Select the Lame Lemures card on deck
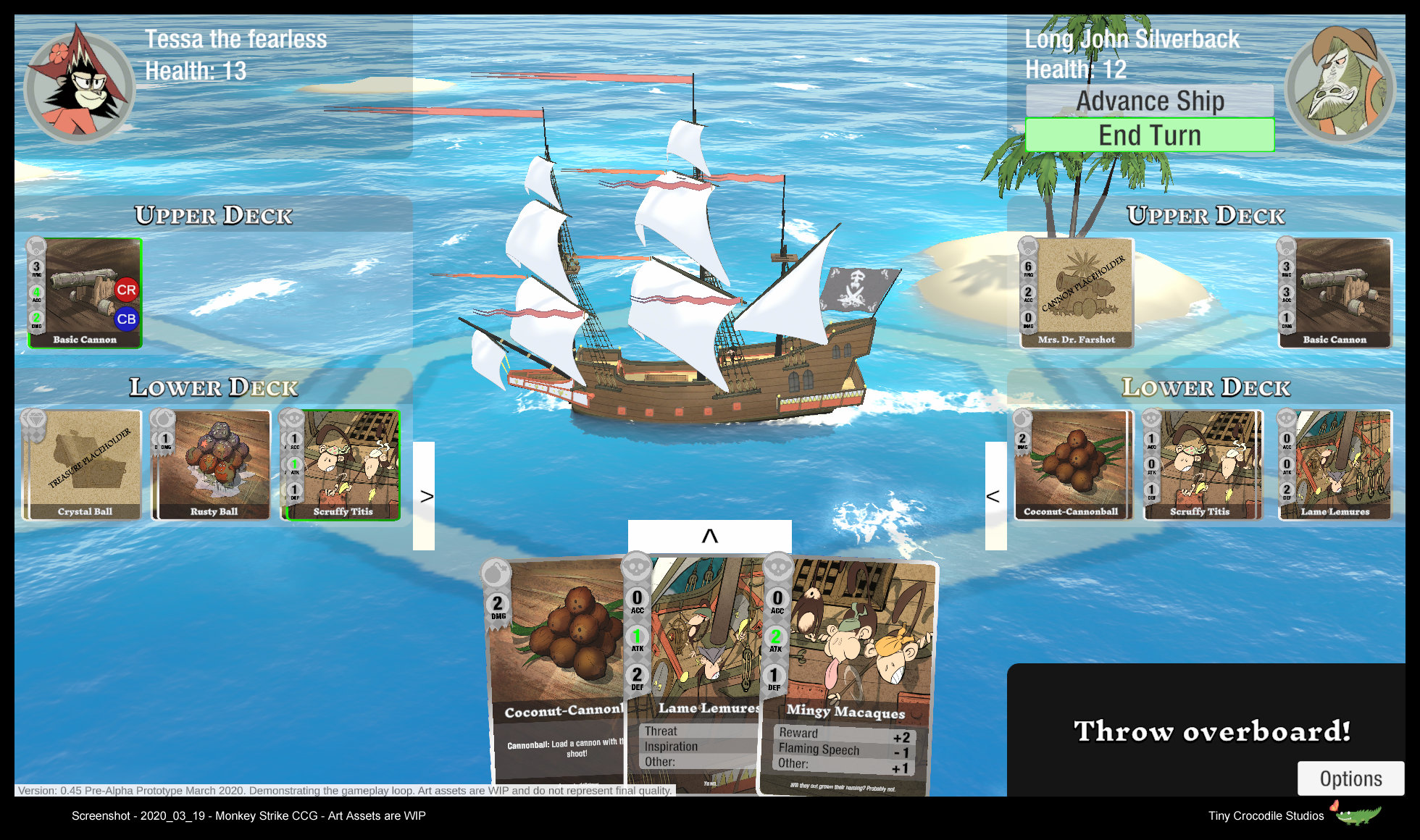 pyautogui.click(x=1335, y=465)
